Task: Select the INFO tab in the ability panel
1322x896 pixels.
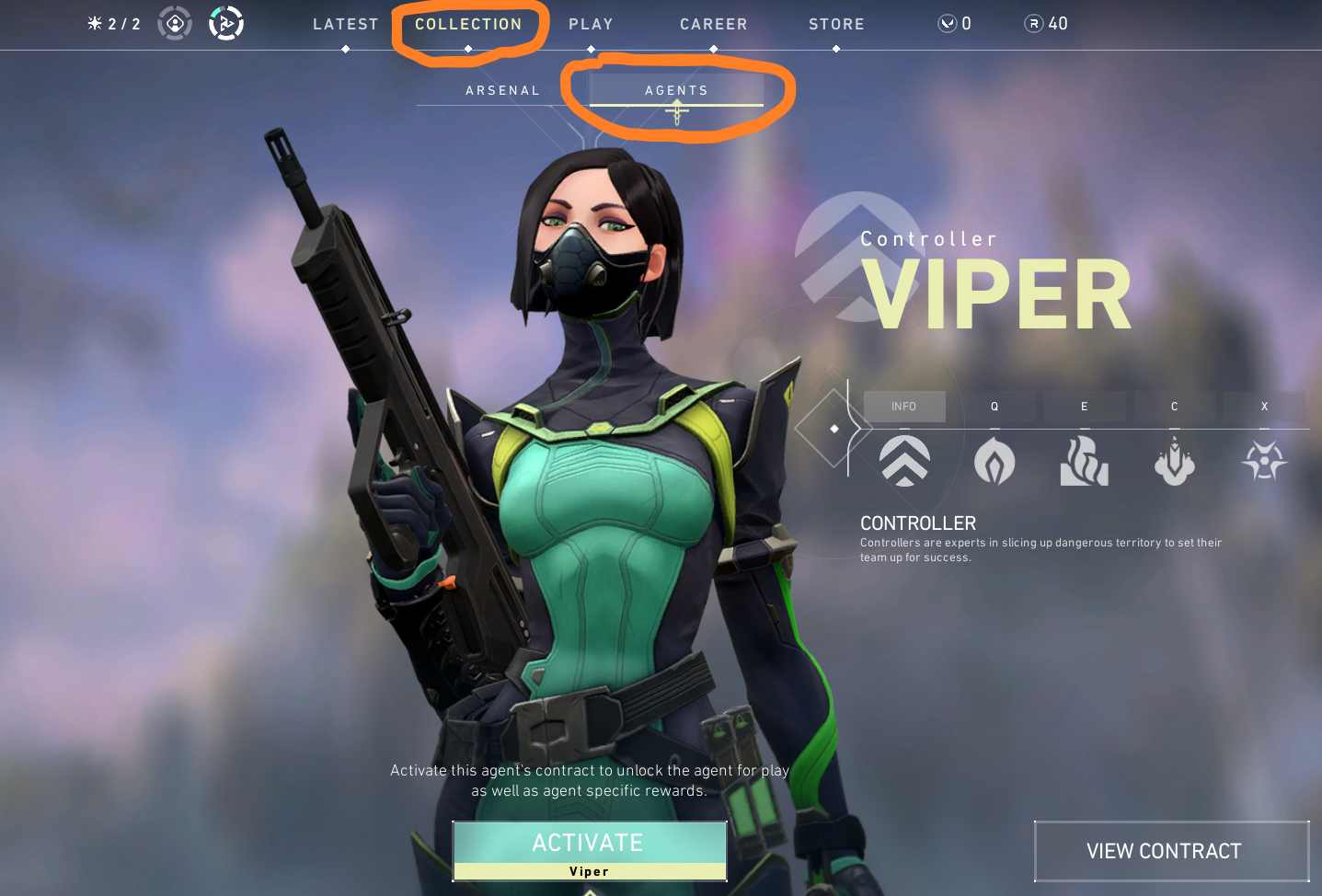Action: point(904,406)
